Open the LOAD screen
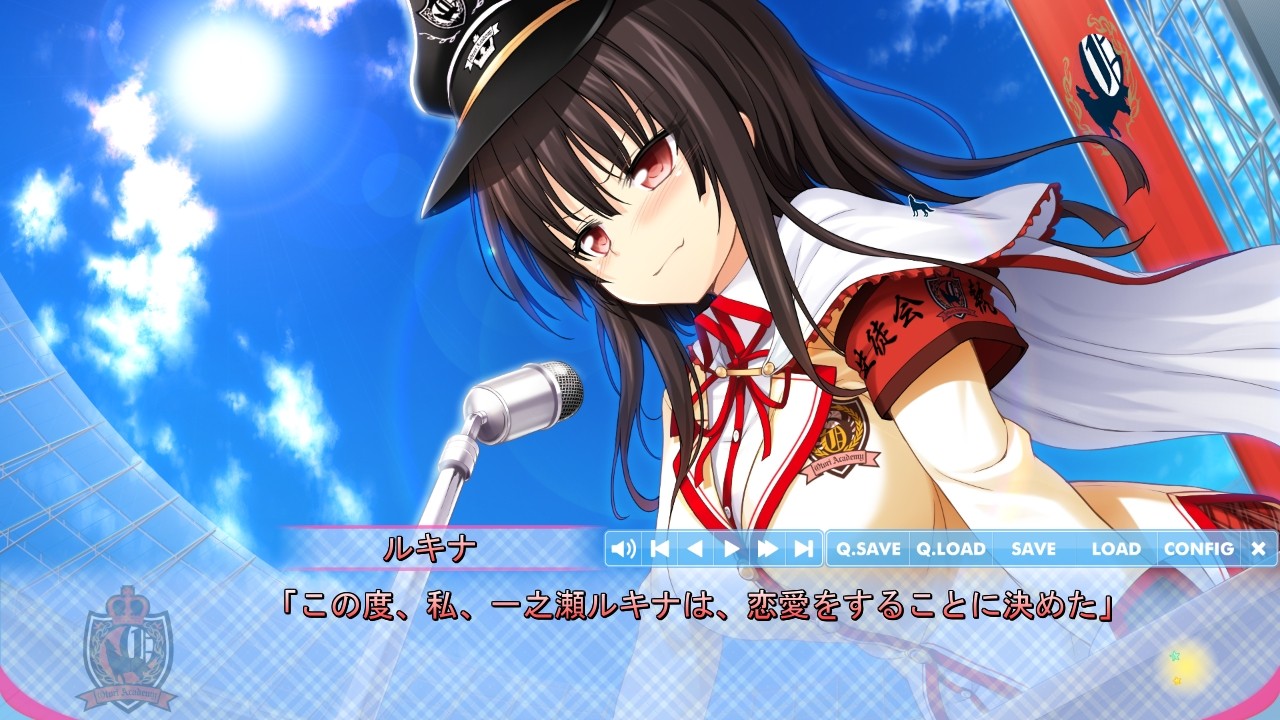The width and height of the screenshot is (1280, 720). [x=1117, y=548]
